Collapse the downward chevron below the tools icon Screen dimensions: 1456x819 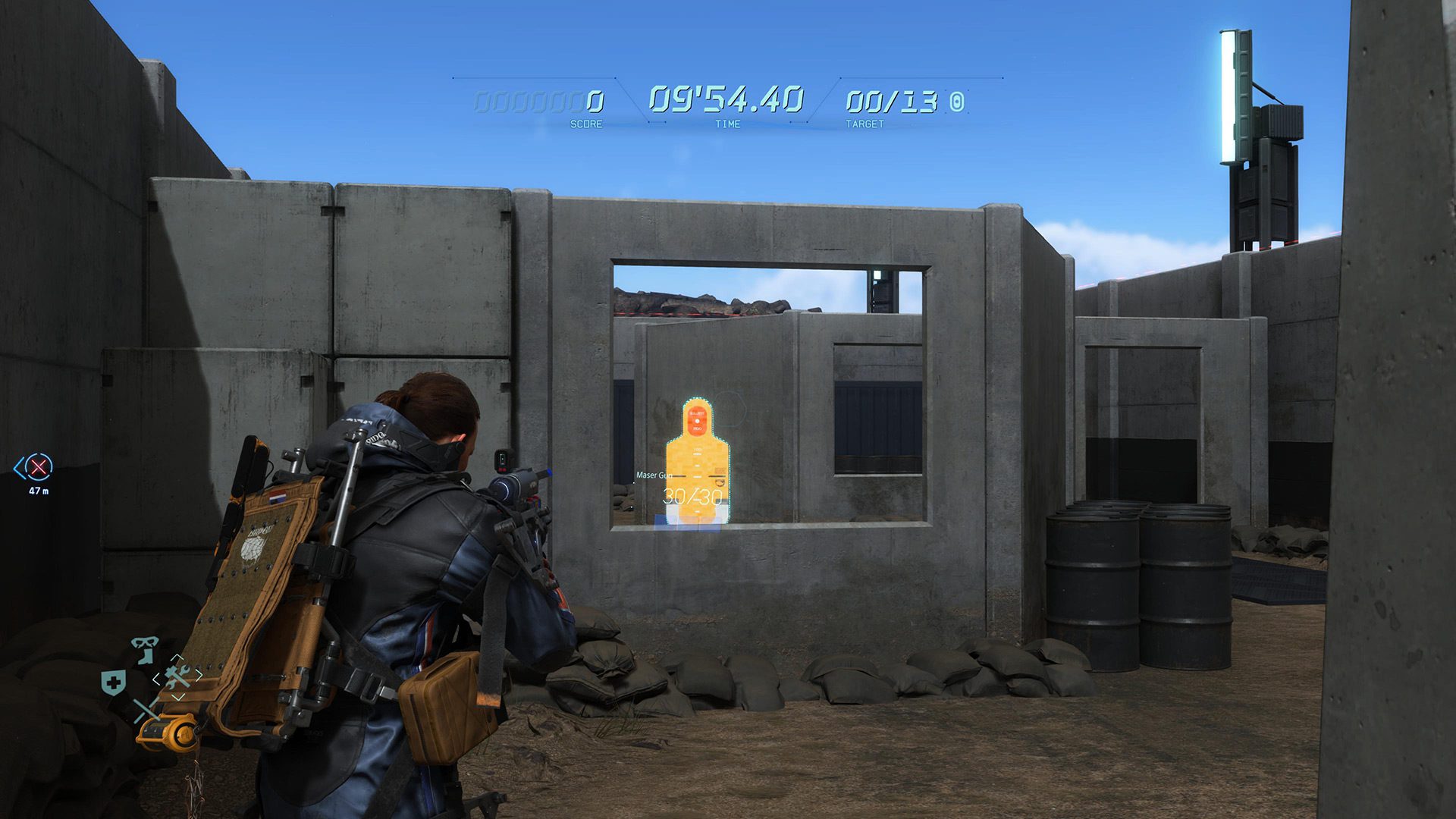tap(179, 695)
